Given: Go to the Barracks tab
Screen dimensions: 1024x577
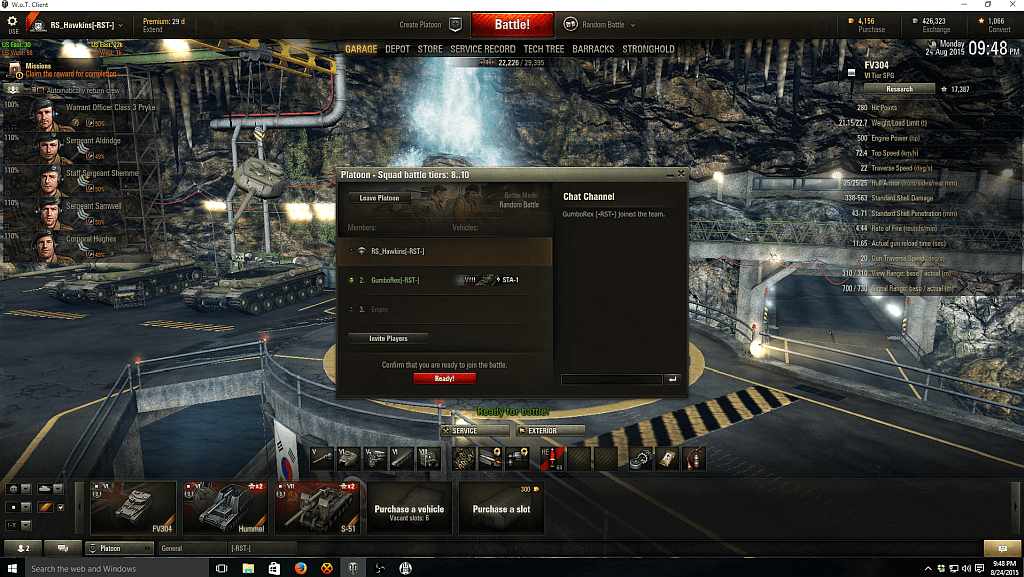Looking at the screenshot, I should pyautogui.click(x=593, y=49).
